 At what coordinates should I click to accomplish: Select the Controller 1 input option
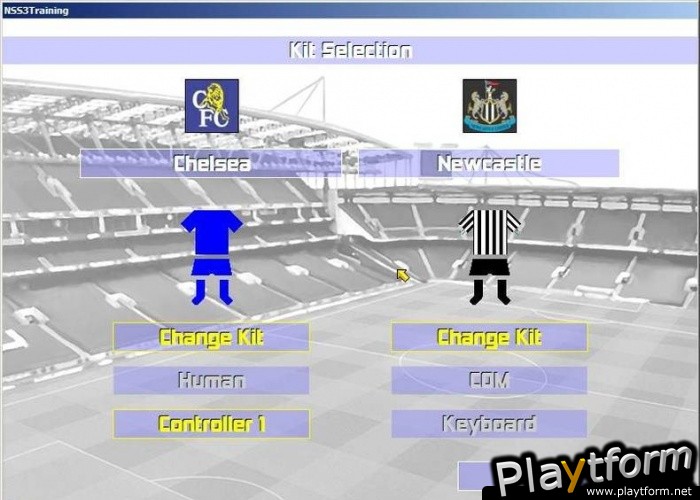[x=211, y=424]
